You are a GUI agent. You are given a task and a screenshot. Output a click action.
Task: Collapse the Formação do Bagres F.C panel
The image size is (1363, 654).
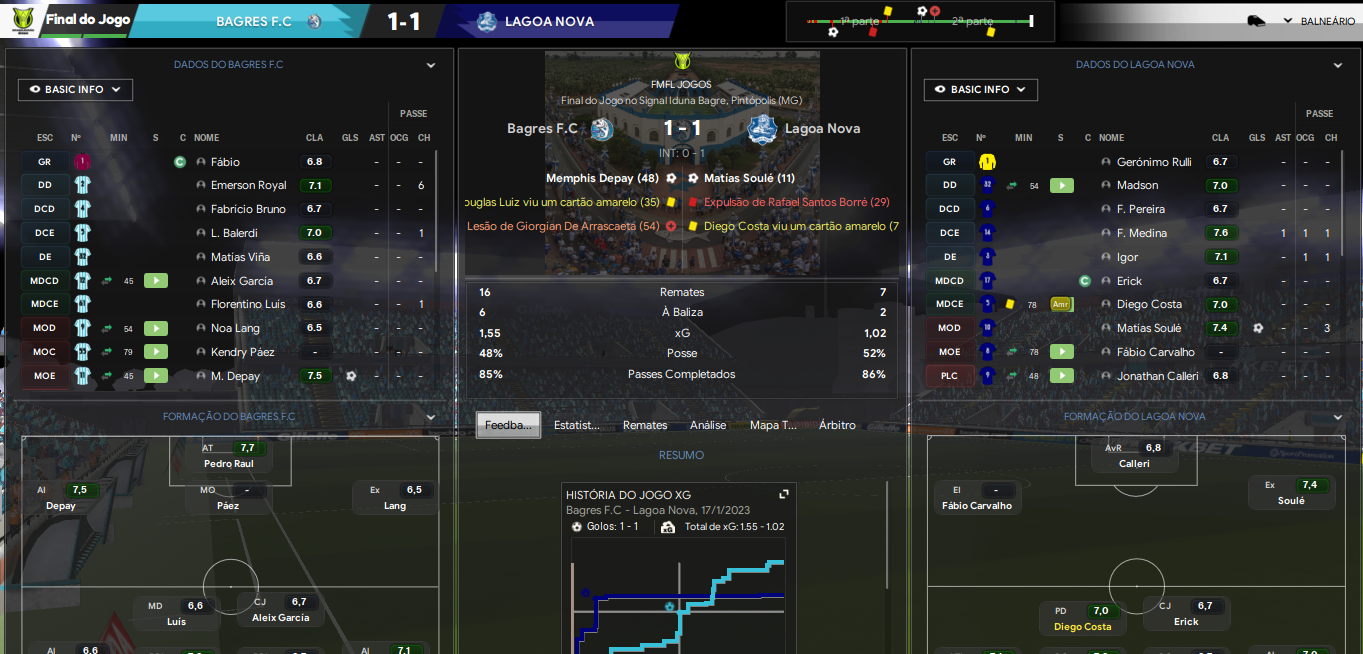pos(431,417)
